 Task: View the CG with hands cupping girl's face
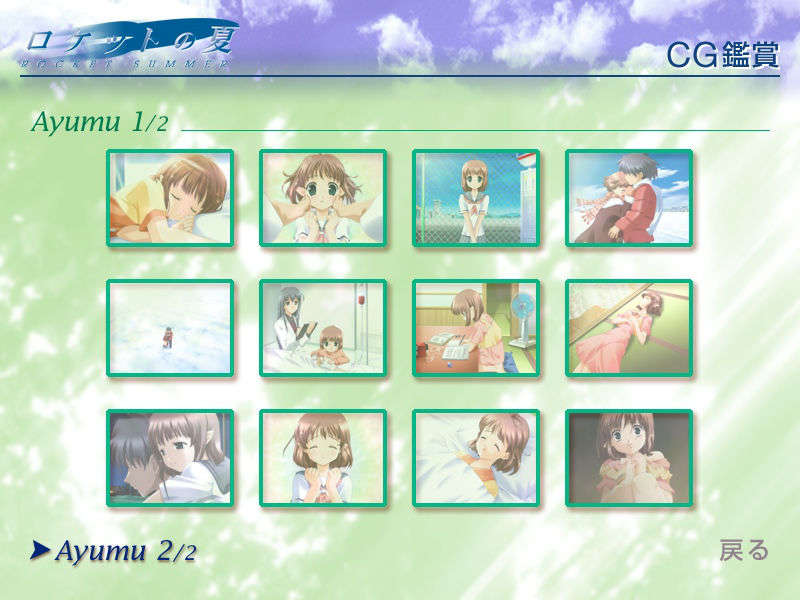point(323,198)
